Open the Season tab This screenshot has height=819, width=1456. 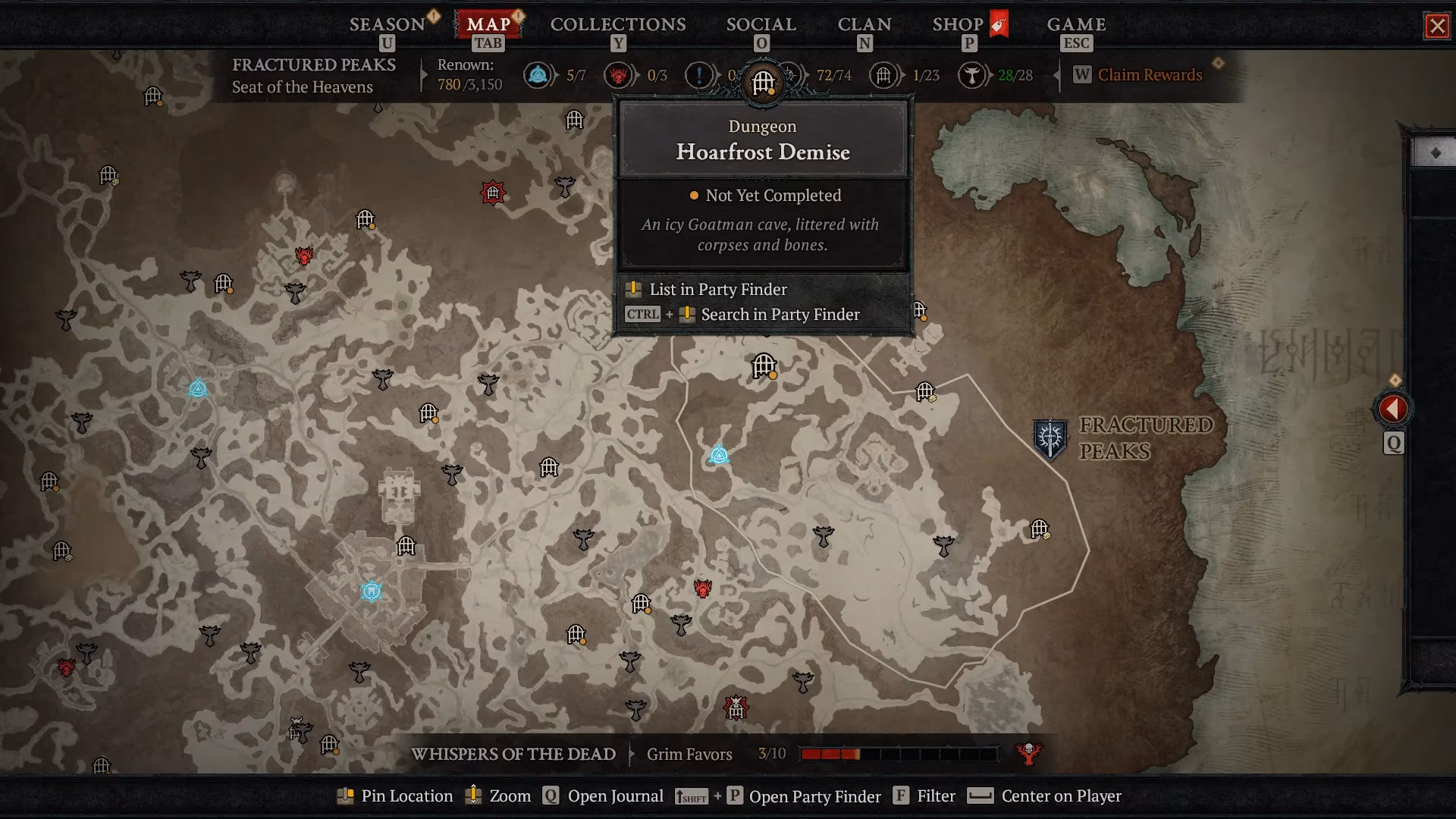(387, 24)
